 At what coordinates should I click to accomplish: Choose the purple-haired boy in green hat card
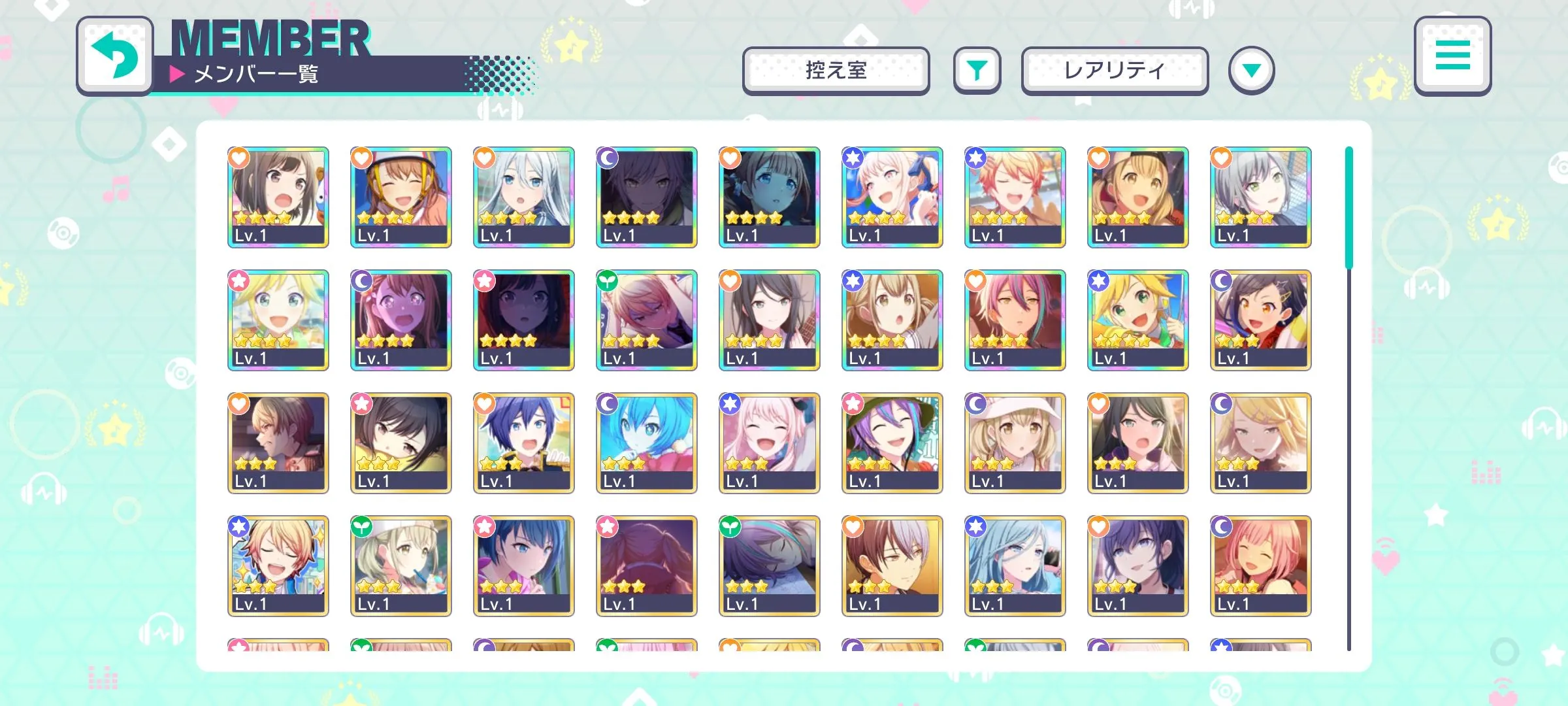[x=892, y=443]
